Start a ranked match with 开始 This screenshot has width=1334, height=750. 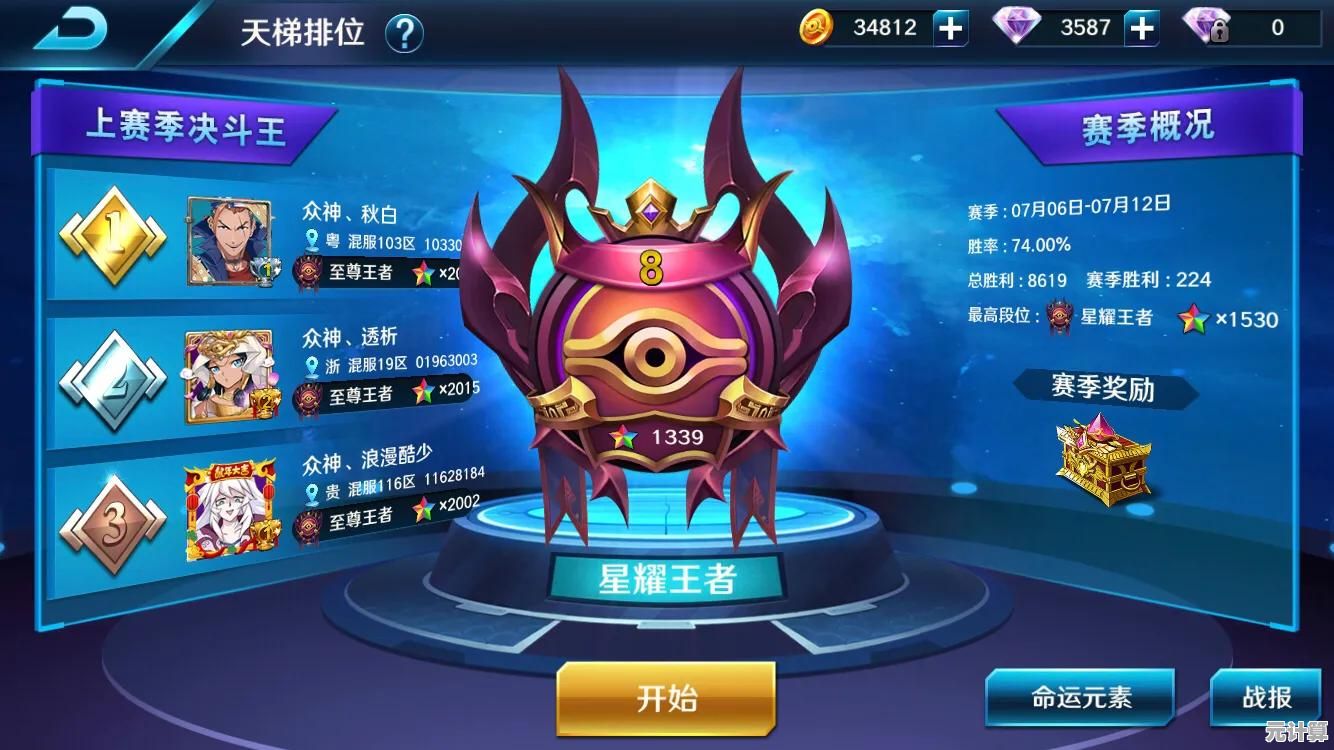coord(666,698)
